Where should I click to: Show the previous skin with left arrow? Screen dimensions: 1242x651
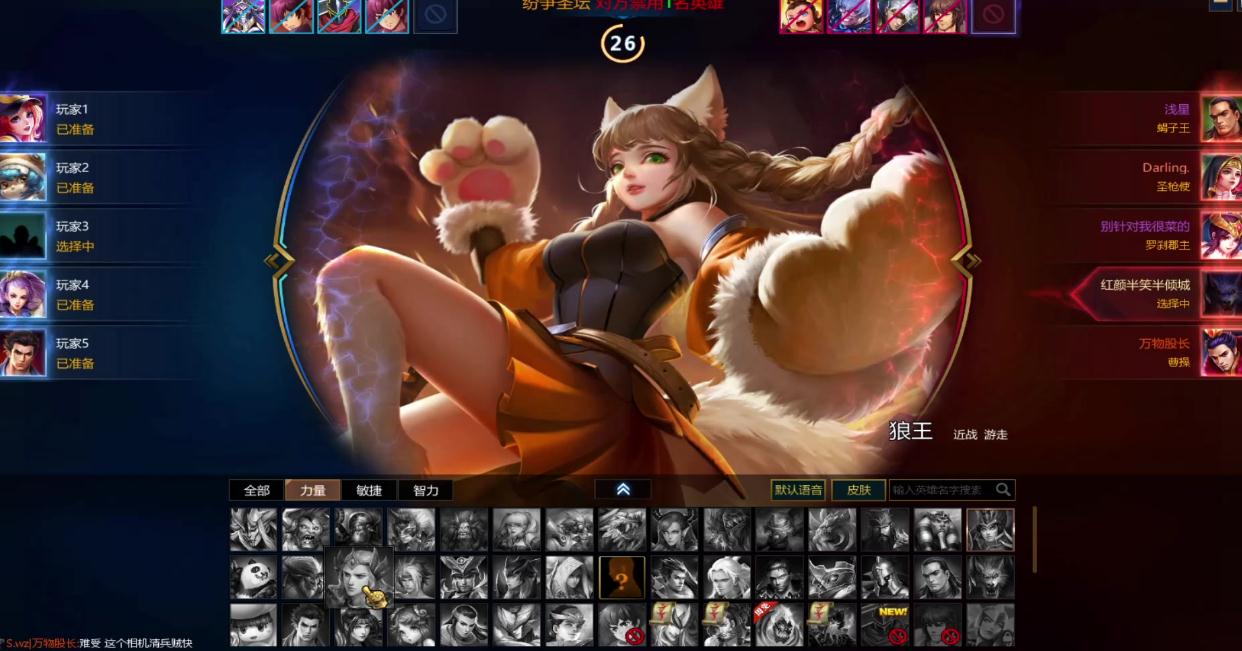click(x=278, y=261)
